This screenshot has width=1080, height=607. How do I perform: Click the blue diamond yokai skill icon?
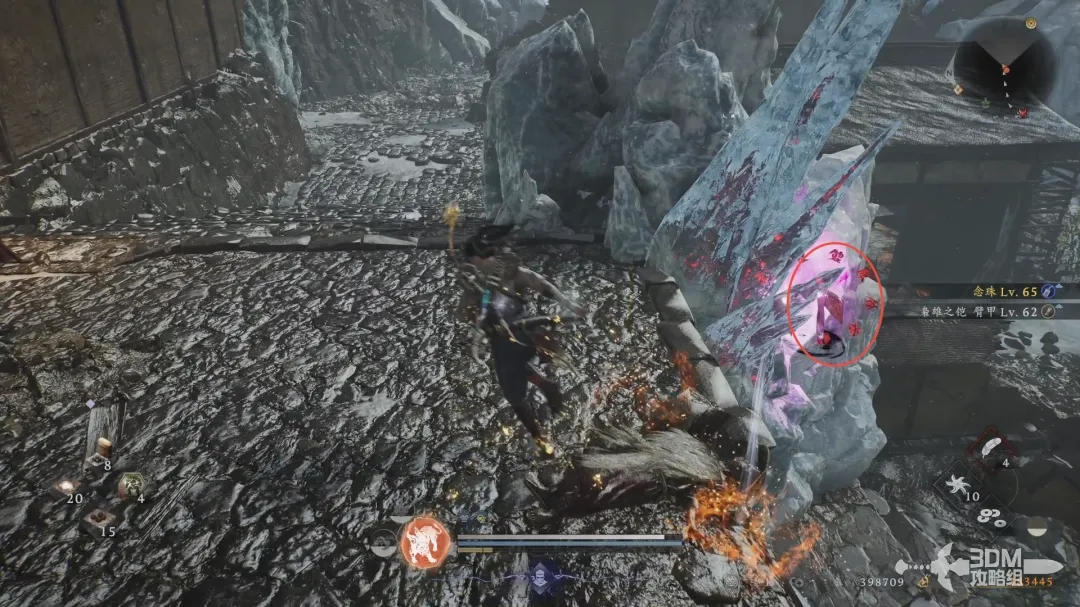[543, 575]
